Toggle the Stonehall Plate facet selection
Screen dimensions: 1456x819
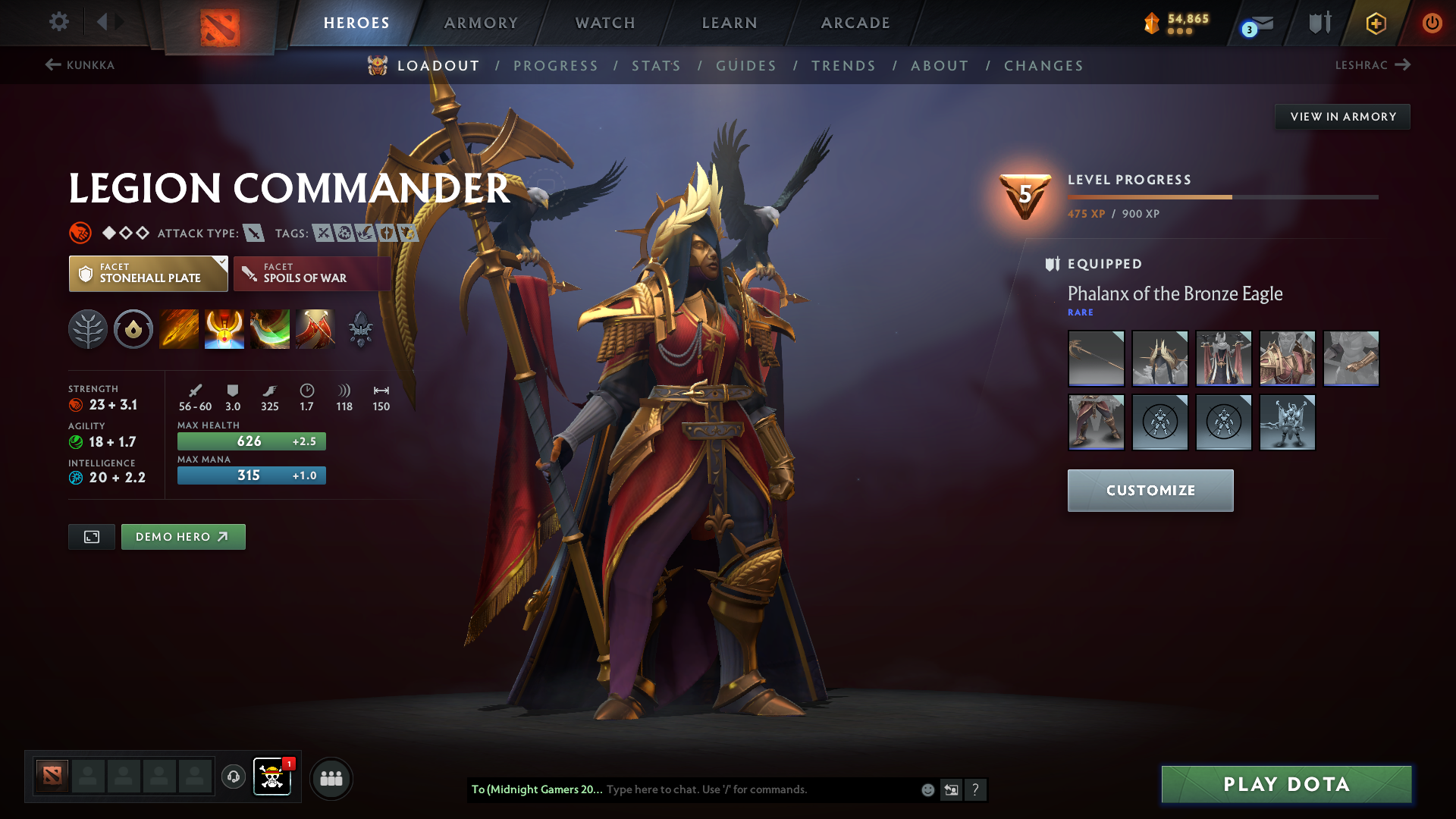(148, 273)
